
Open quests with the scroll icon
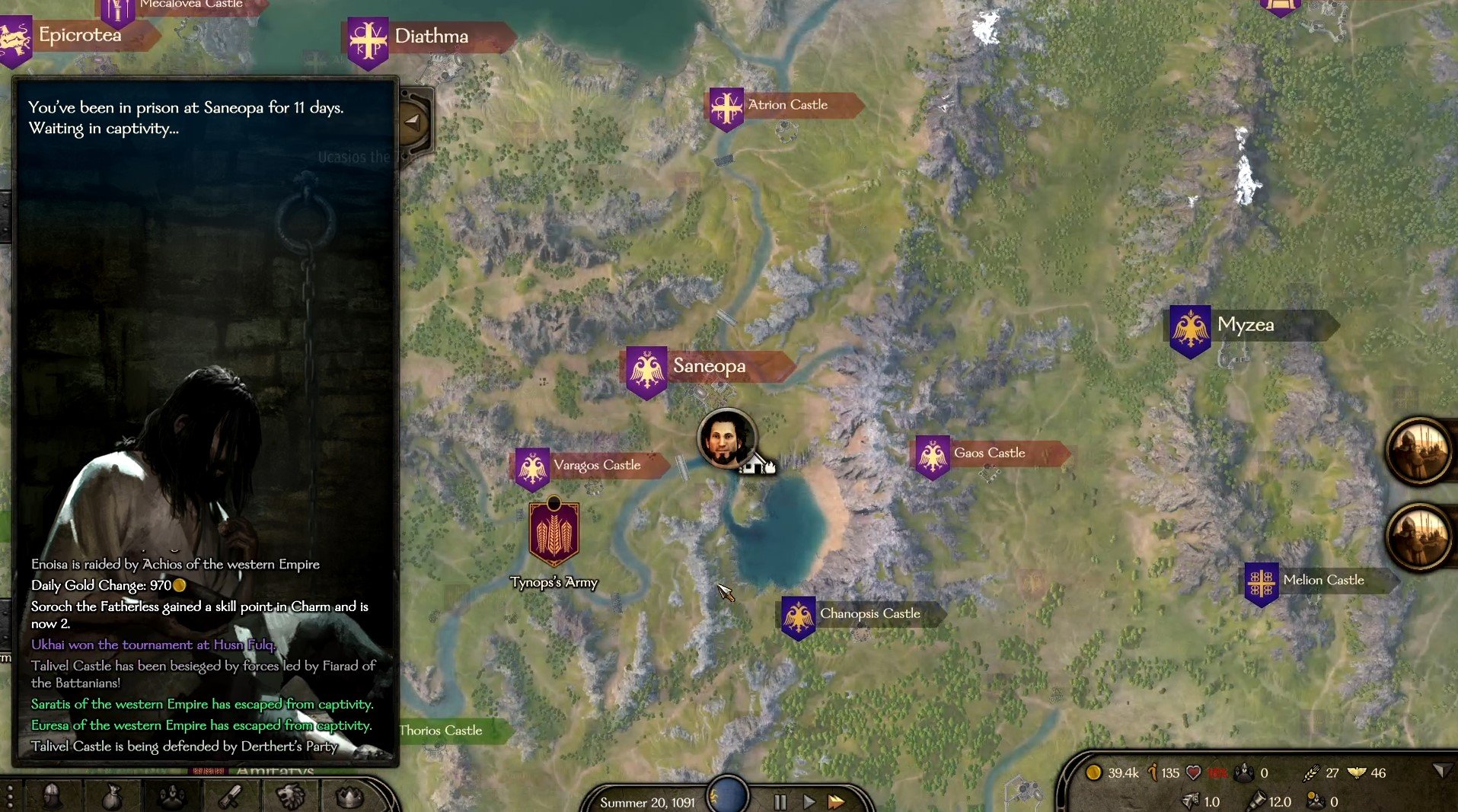(231, 798)
